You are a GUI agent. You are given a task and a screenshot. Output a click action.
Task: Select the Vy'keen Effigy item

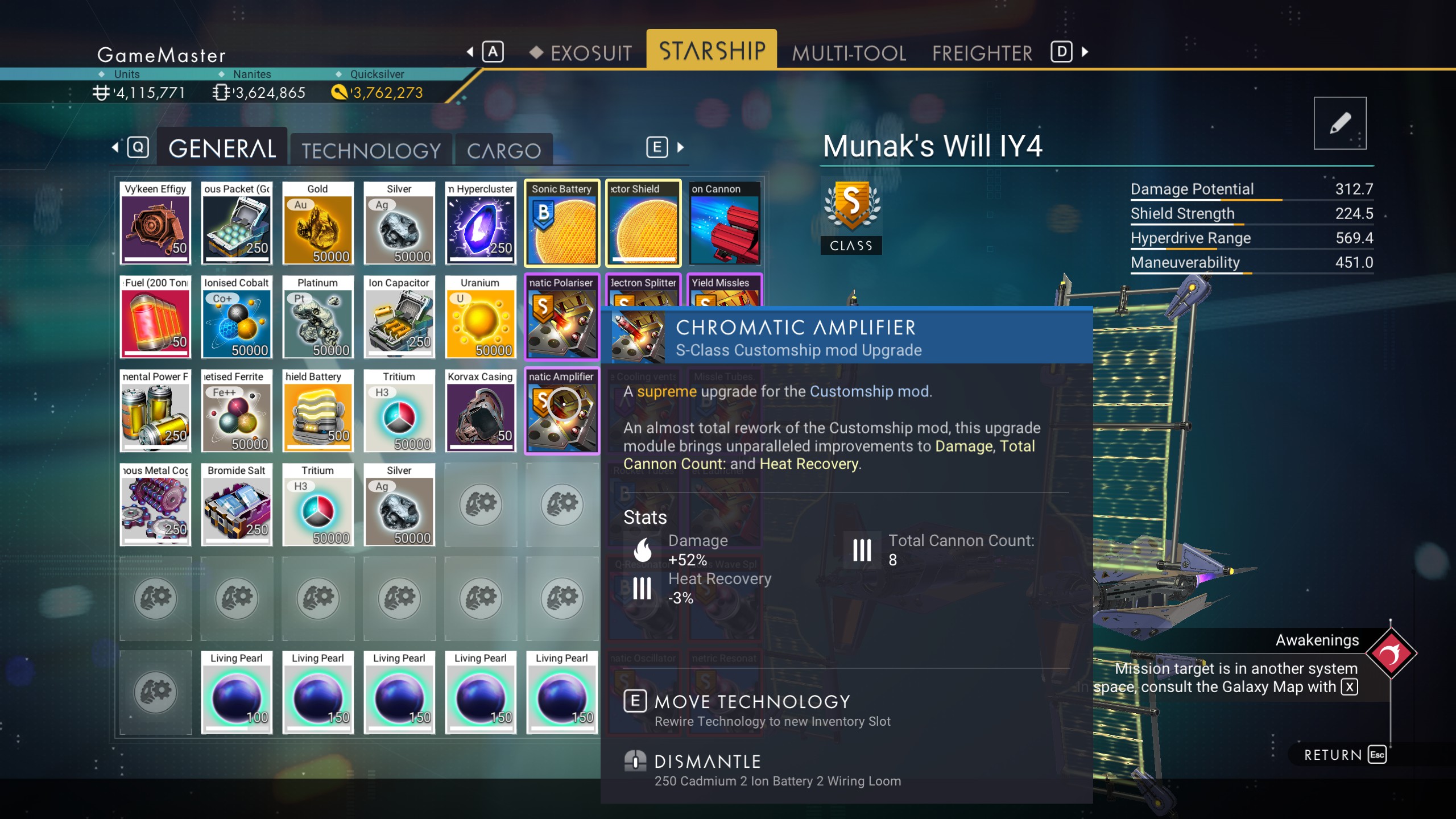[155, 223]
